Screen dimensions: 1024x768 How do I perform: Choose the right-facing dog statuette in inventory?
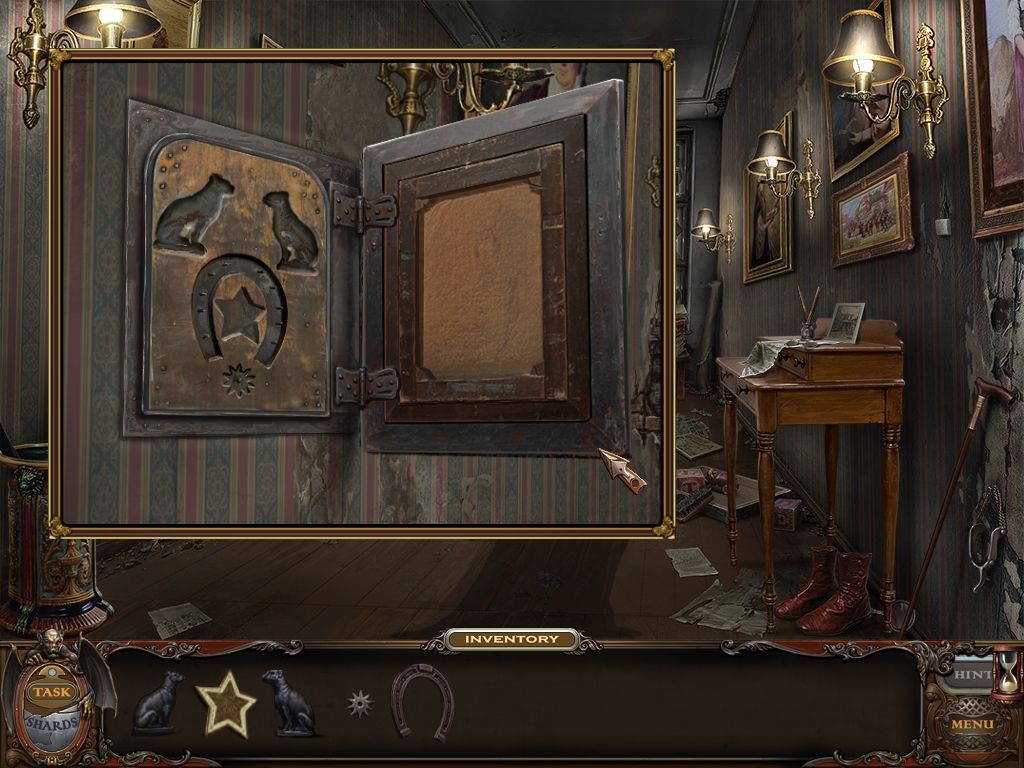[x=159, y=702]
